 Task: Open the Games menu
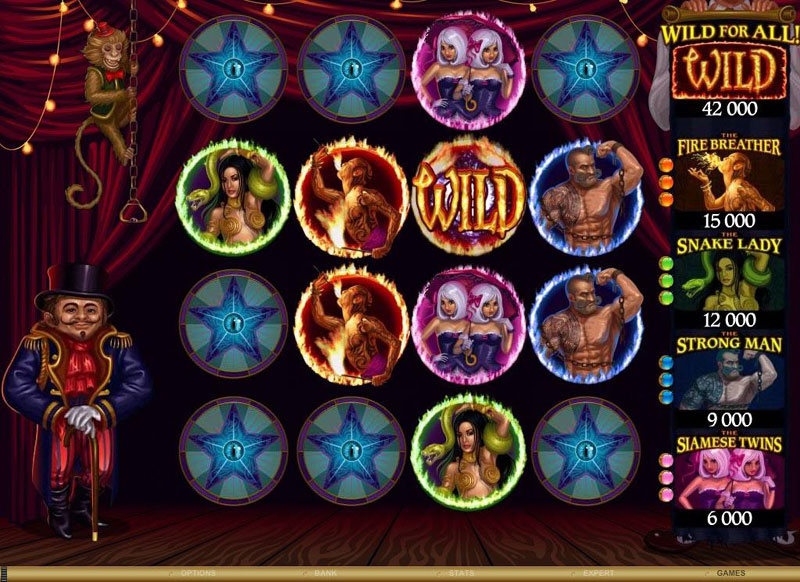(730, 574)
